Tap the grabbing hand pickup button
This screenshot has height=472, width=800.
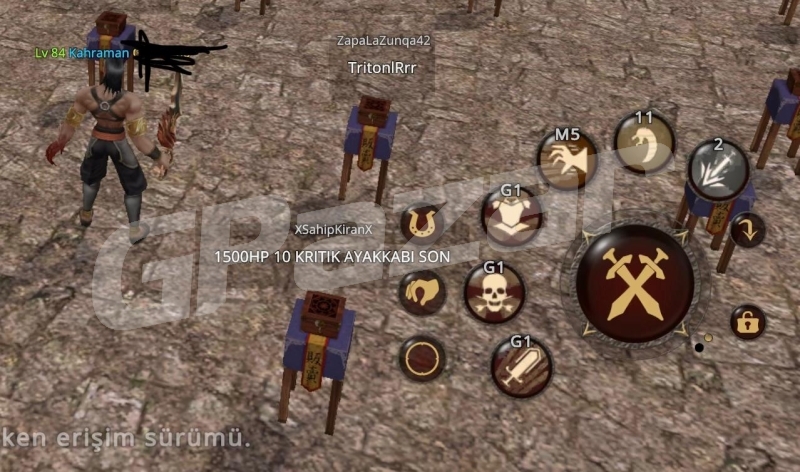[423, 293]
